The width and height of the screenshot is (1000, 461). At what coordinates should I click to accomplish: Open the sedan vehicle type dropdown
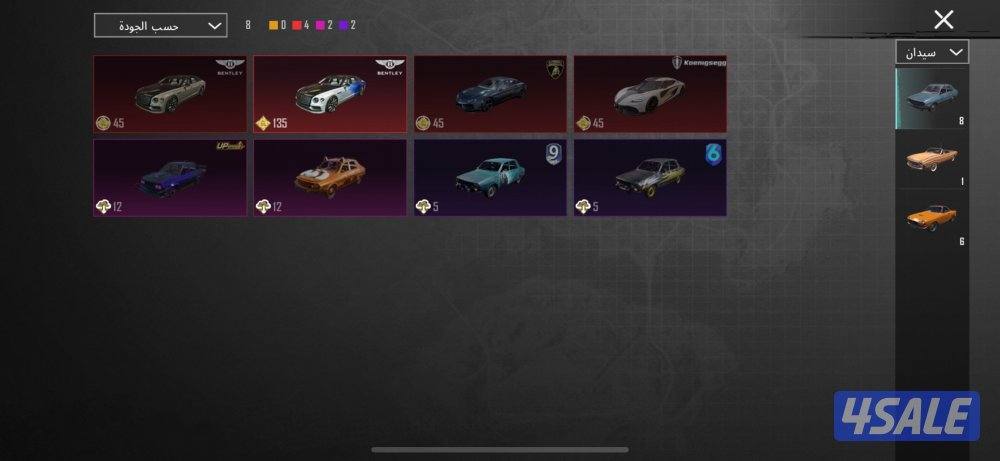click(x=932, y=52)
